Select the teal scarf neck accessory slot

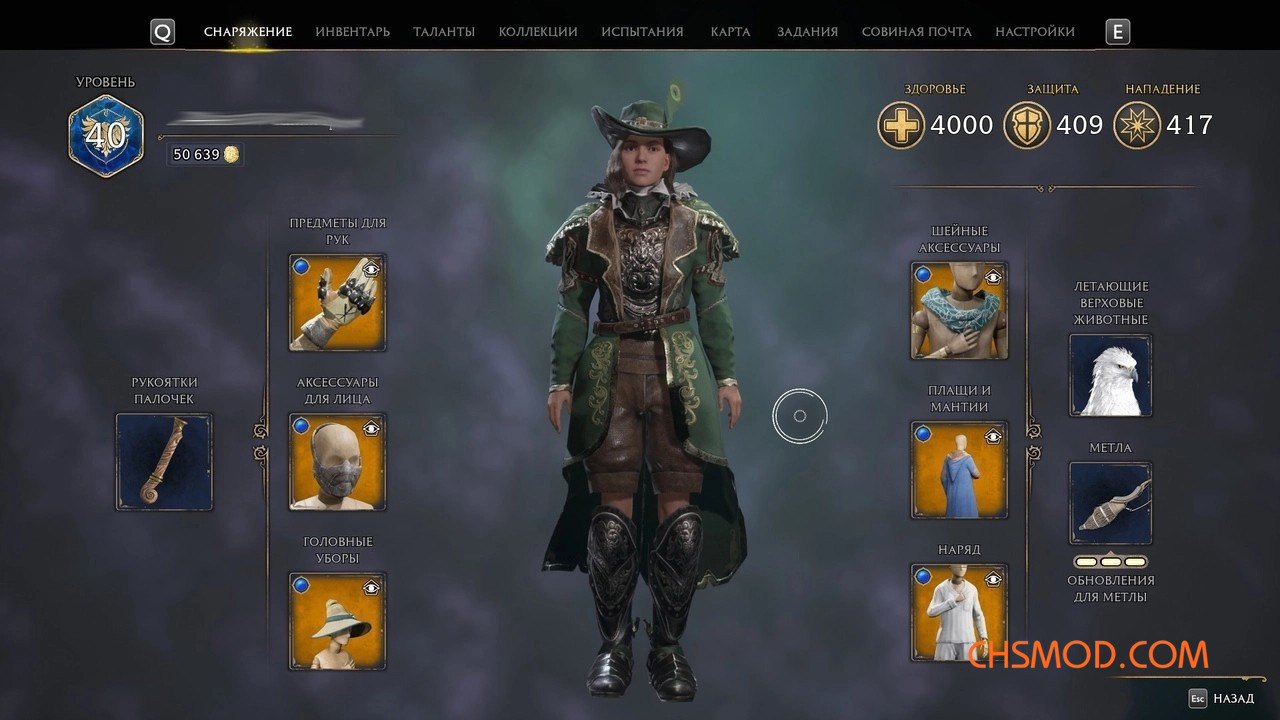coord(958,311)
